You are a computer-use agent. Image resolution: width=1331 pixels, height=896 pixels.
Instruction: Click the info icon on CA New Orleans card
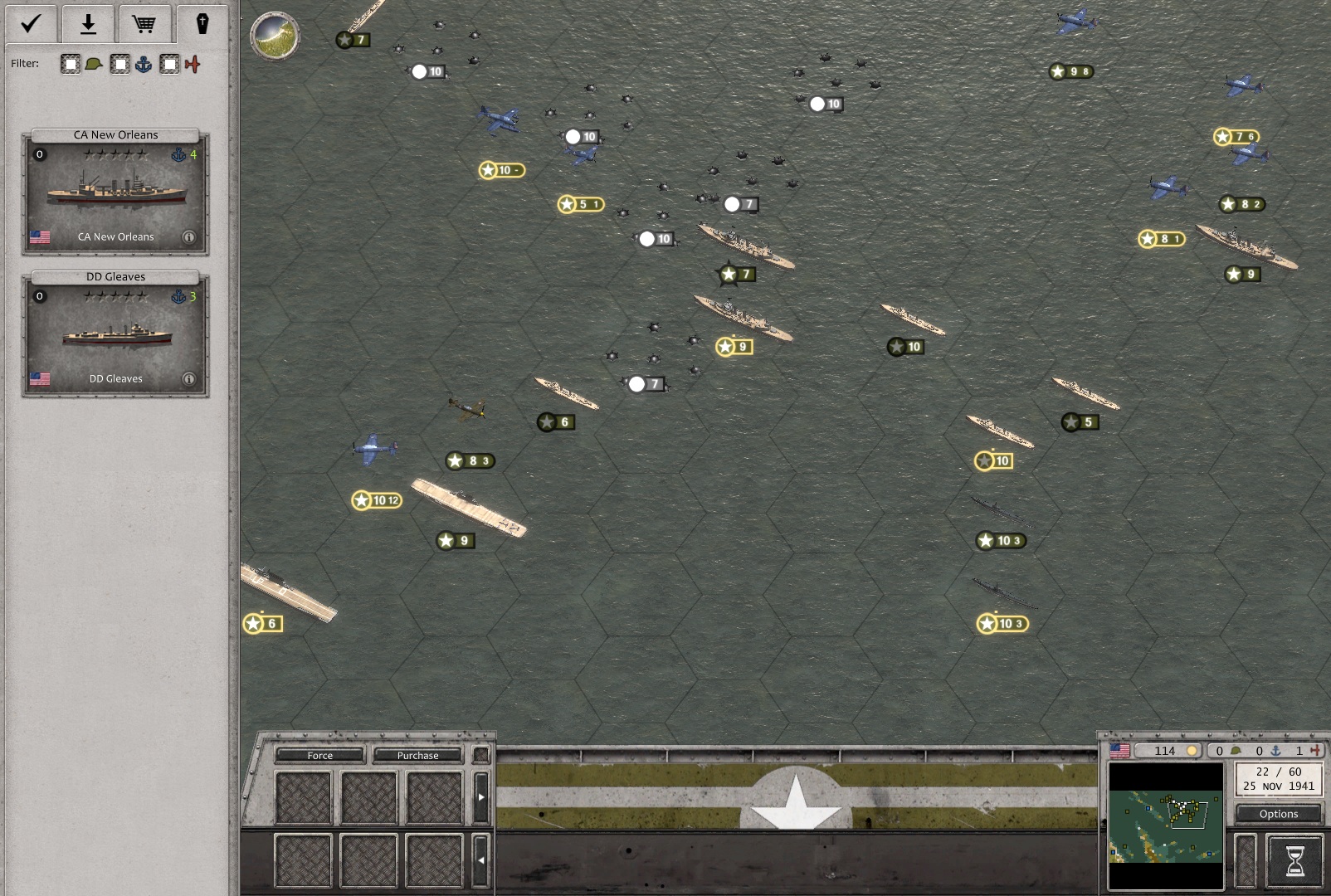(189, 236)
